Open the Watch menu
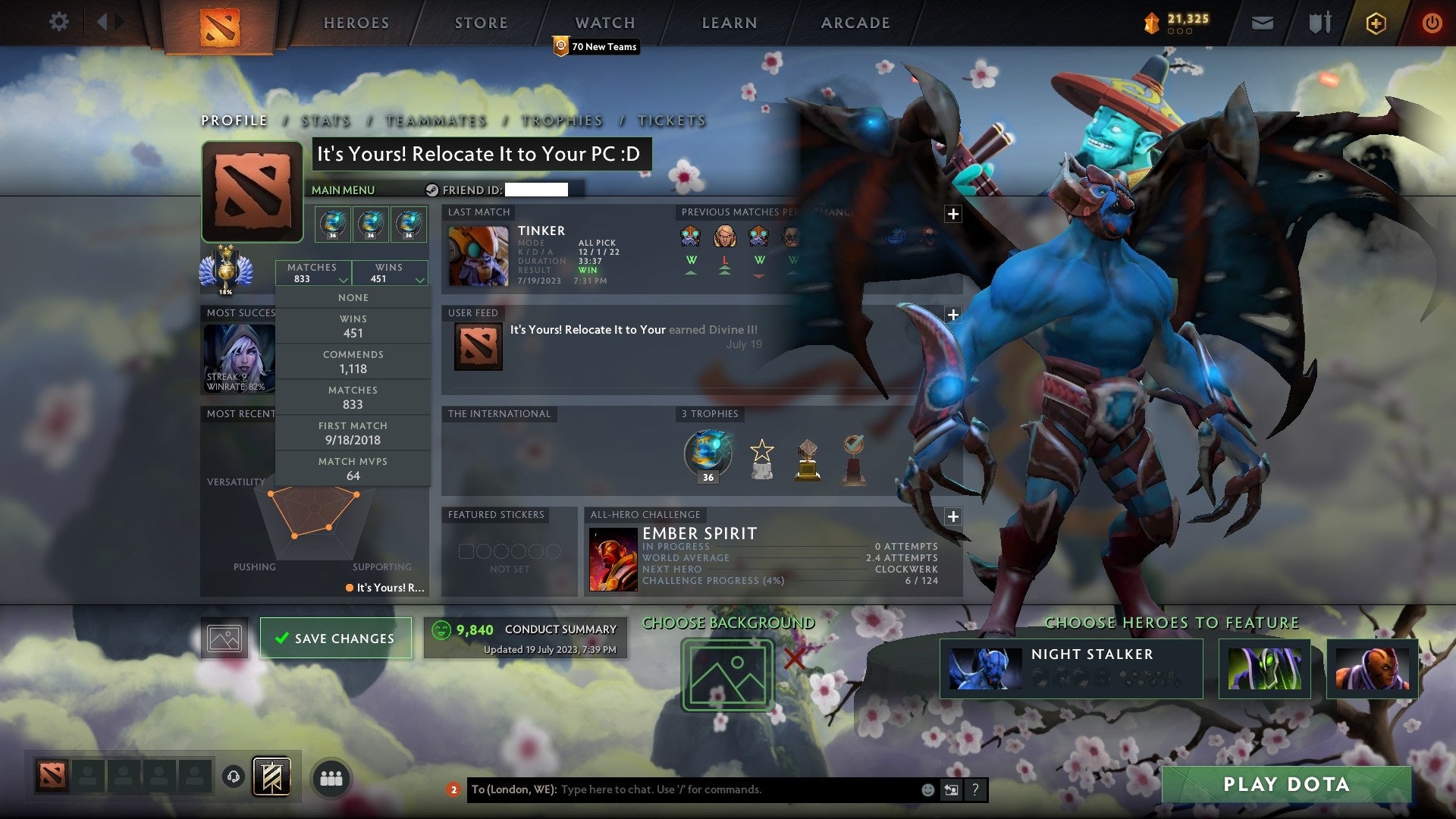1456x819 pixels. [x=604, y=23]
